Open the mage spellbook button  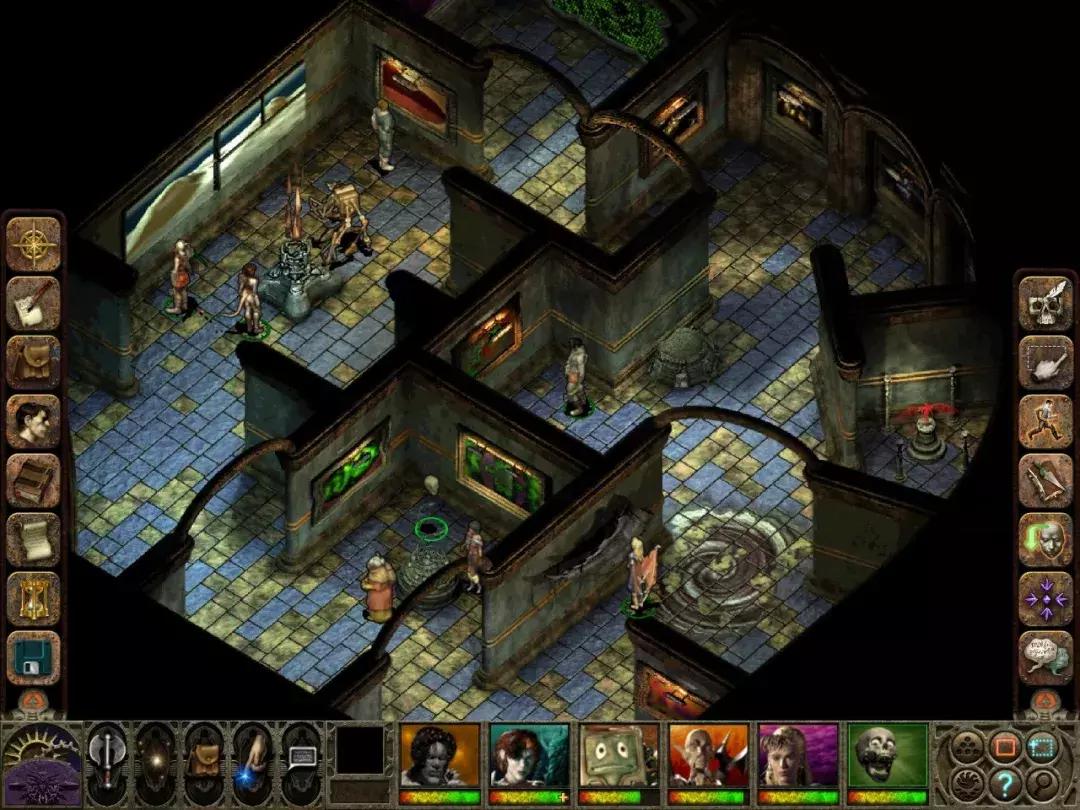(x=34, y=480)
